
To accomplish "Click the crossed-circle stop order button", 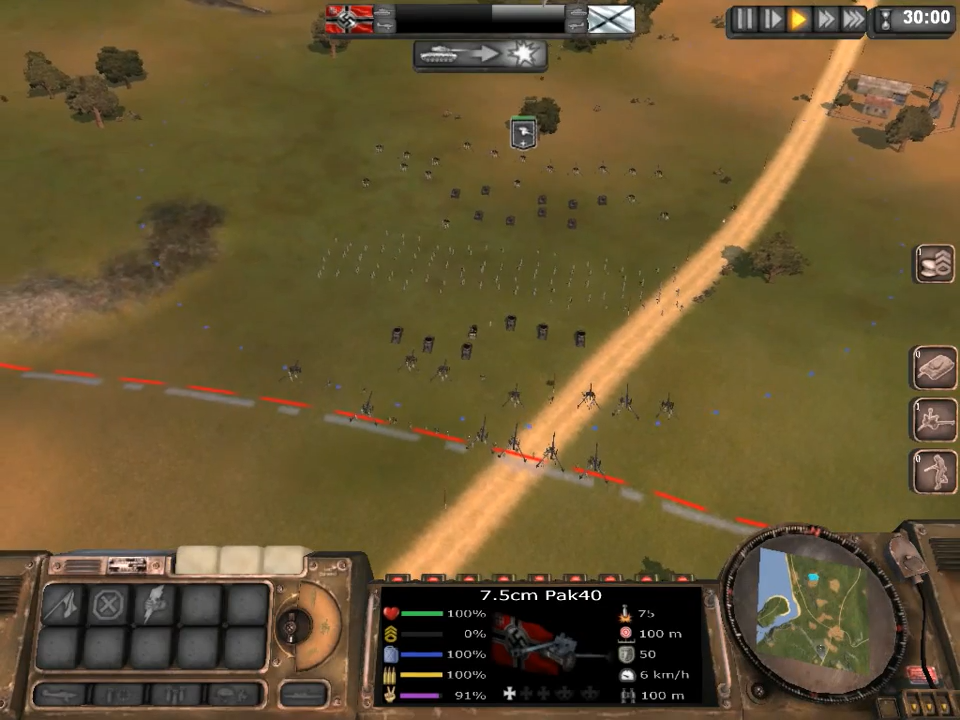I will (108, 605).
